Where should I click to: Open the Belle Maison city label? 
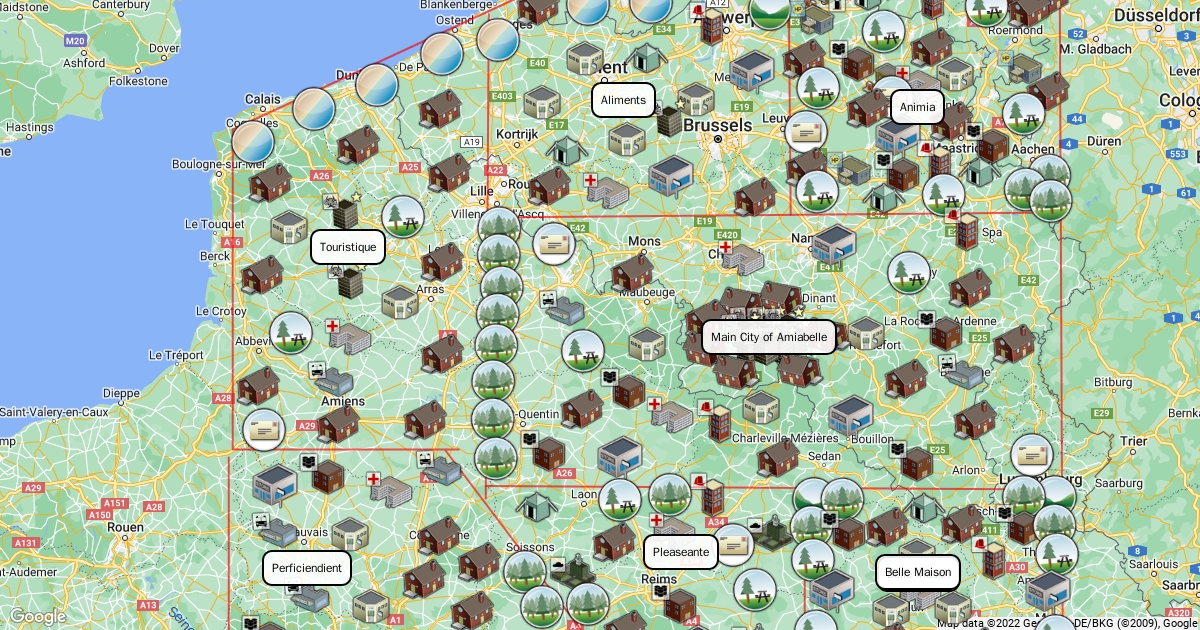click(x=918, y=573)
